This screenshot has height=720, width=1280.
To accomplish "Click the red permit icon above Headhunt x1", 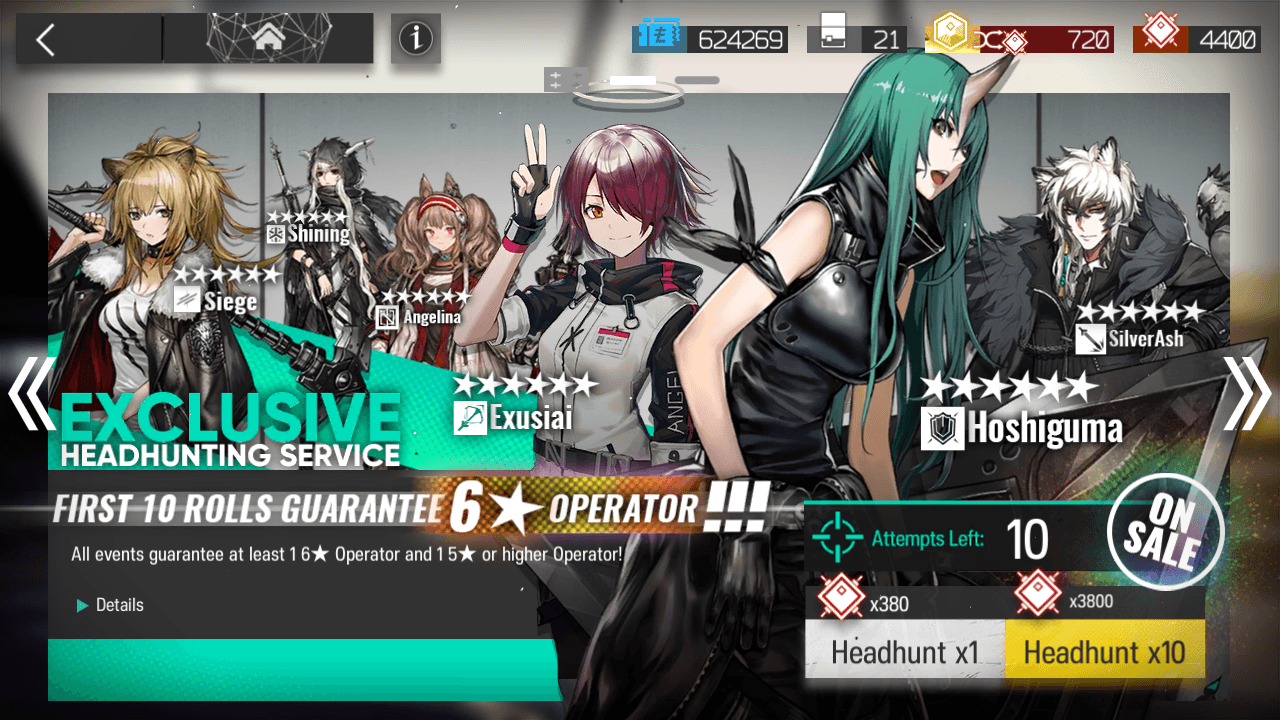I will tap(840, 596).
